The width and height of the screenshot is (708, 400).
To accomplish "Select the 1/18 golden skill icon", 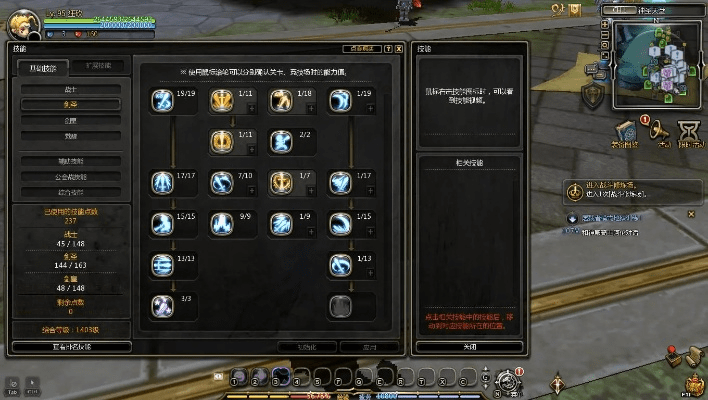I will (281, 100).
